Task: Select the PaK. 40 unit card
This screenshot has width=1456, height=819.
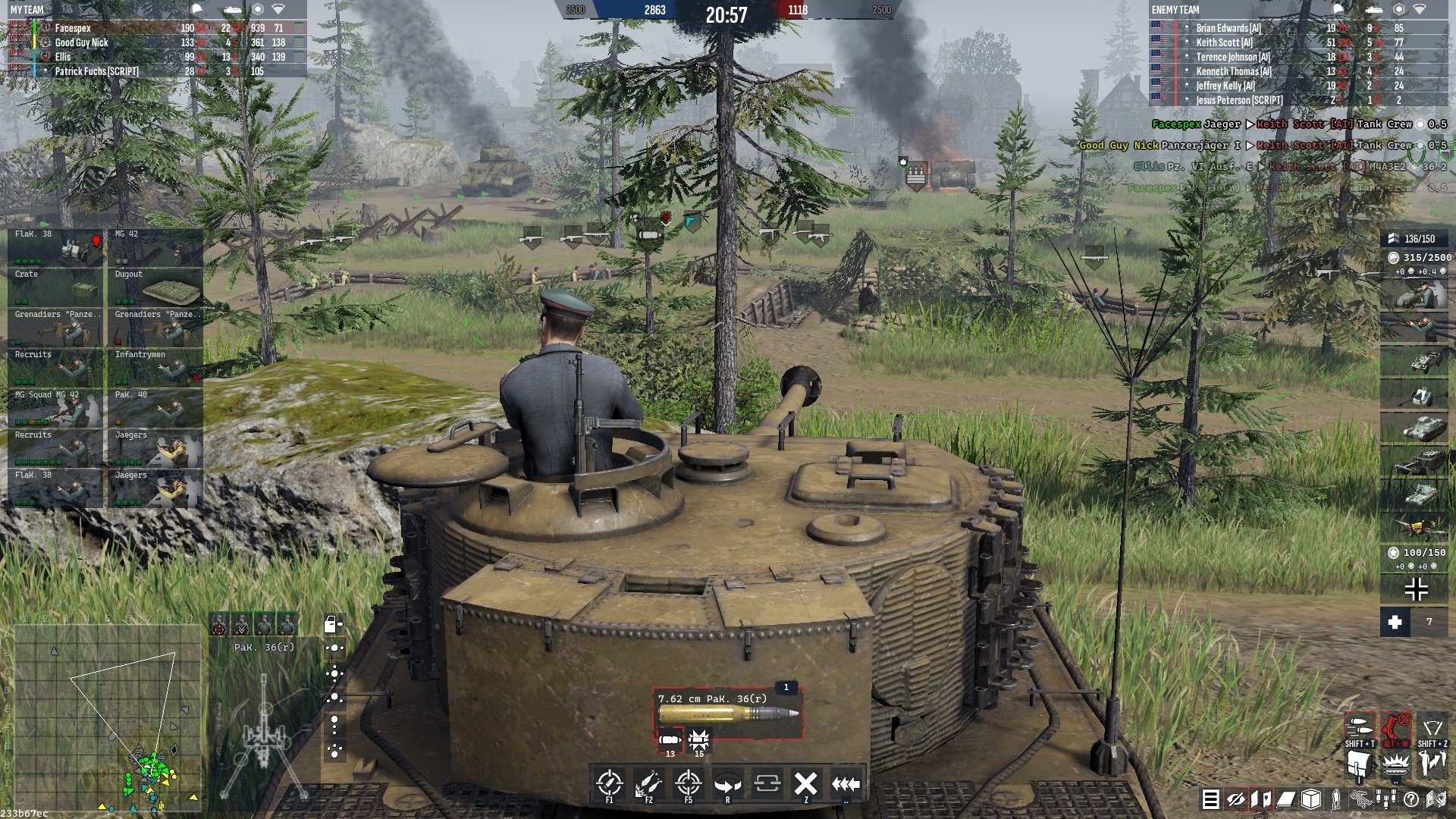Action: [155, 408]
